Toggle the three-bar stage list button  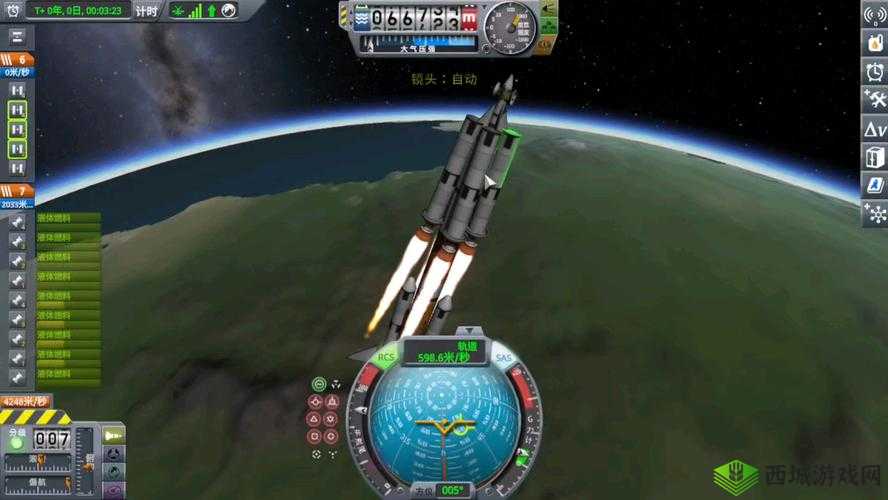pos(17,37)
